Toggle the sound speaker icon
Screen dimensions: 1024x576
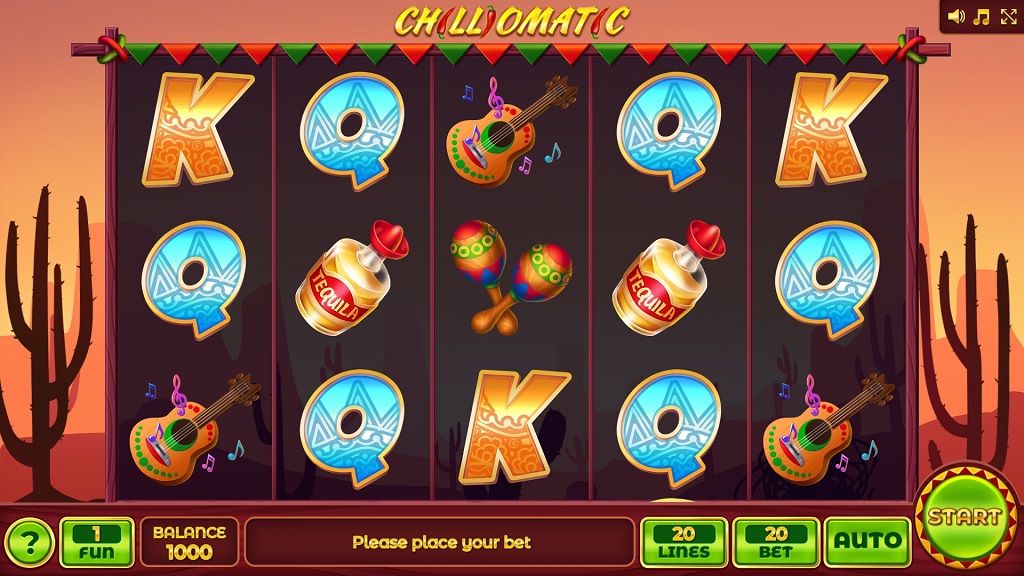(x=957, y=16)
